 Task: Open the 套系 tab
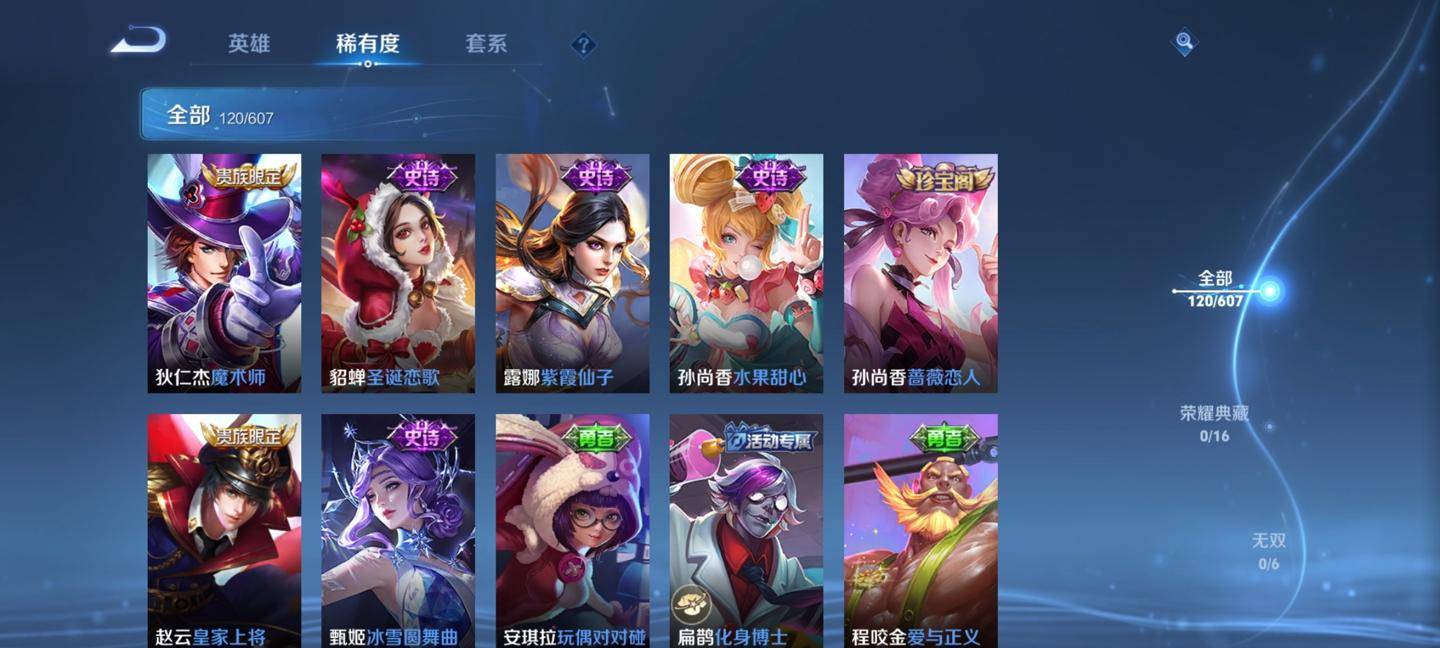pyautogui.click(x=486, y=44)
